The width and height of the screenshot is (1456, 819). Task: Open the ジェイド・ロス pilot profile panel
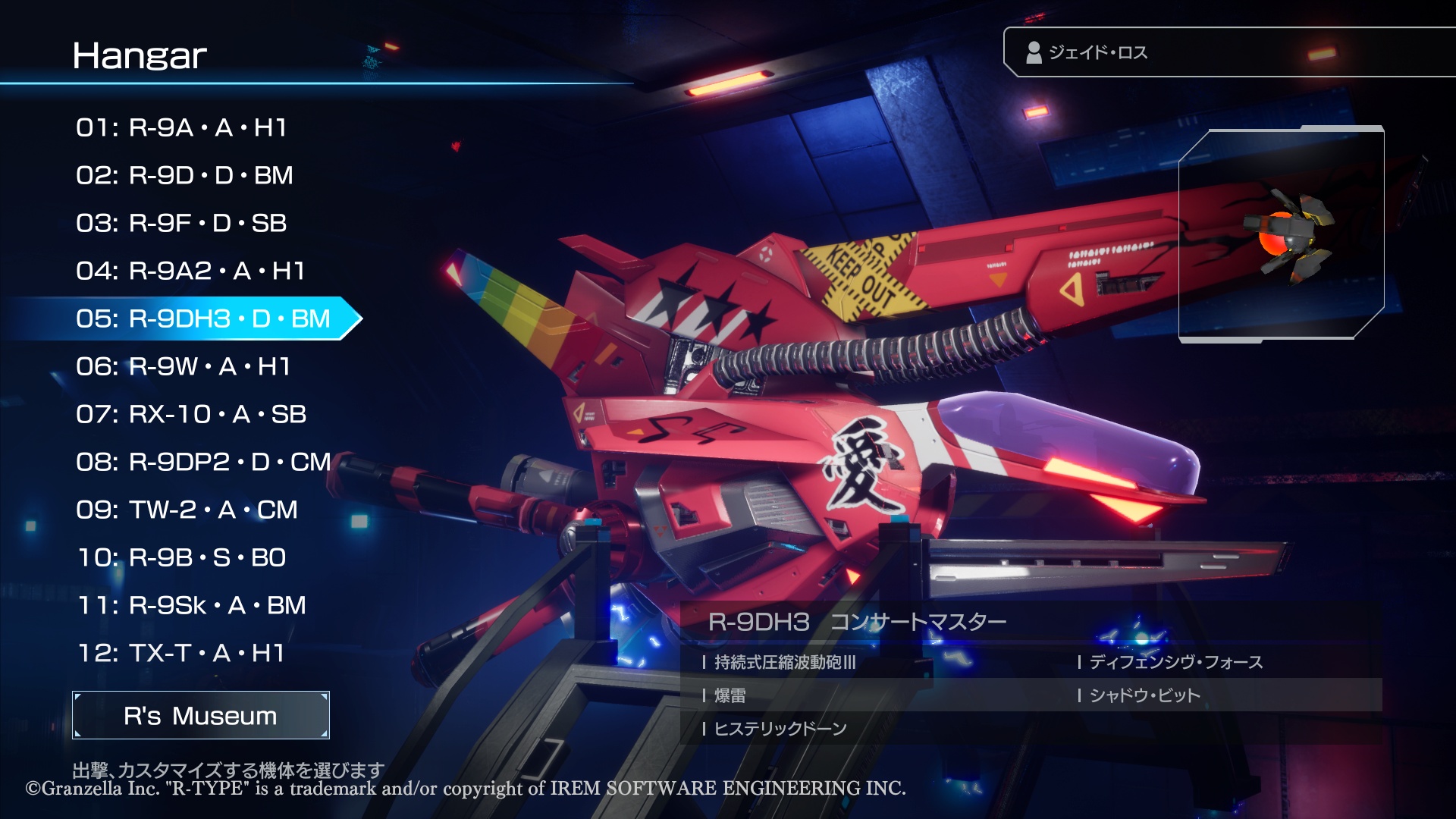[x=1228, y=52]
